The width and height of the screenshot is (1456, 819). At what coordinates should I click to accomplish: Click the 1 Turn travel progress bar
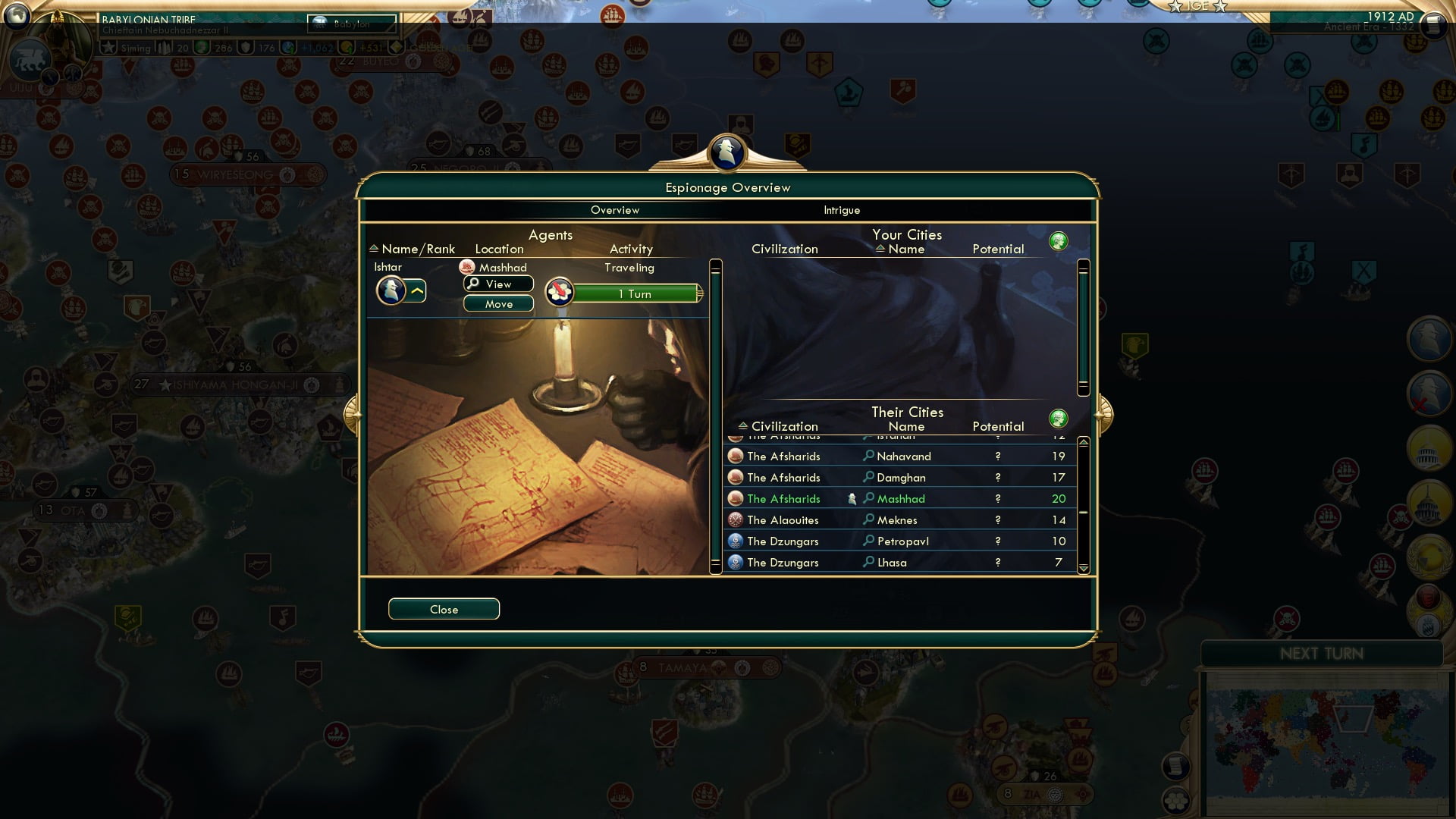tap(635, 293)
